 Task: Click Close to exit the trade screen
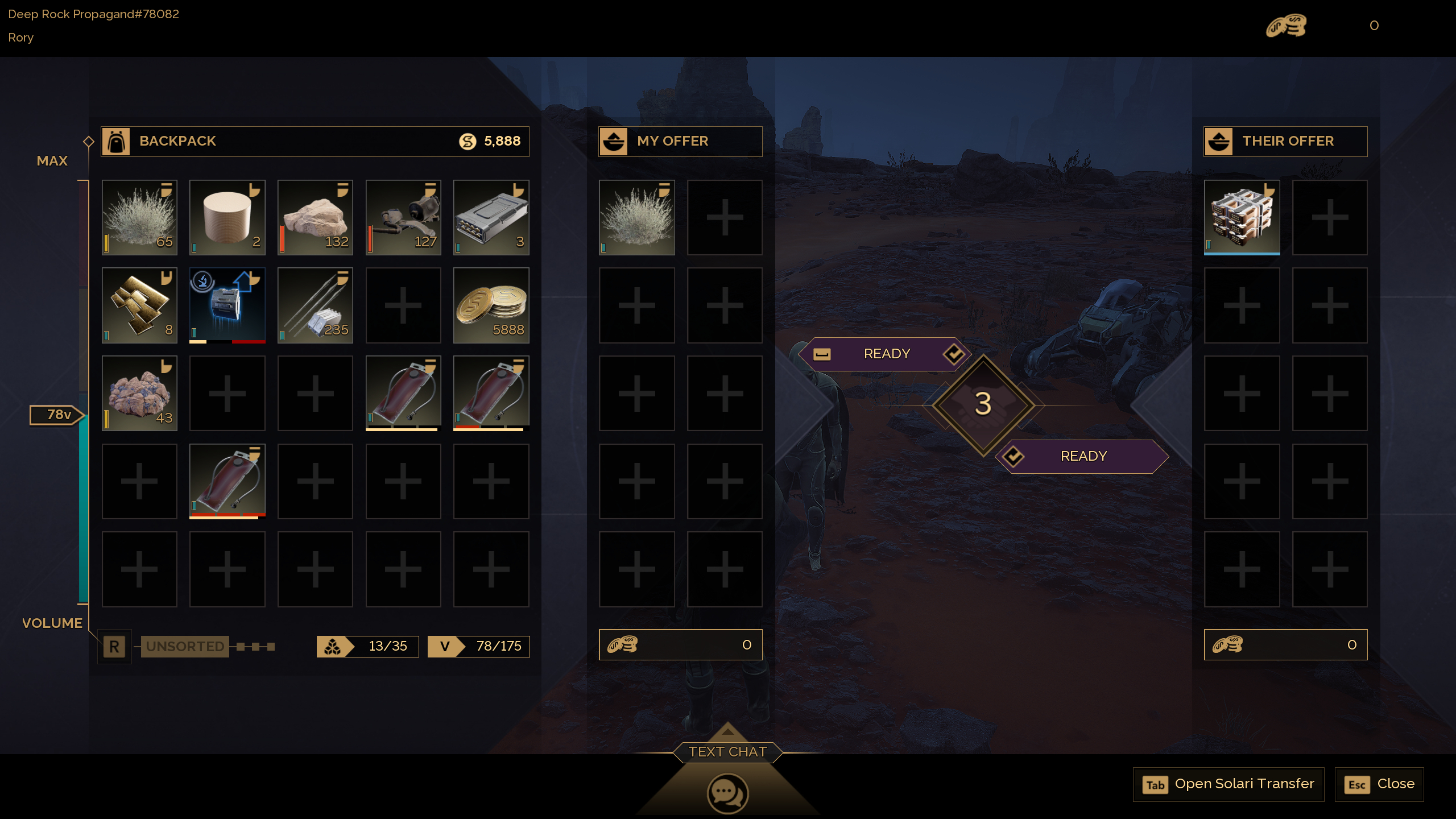click(1379, 784)
